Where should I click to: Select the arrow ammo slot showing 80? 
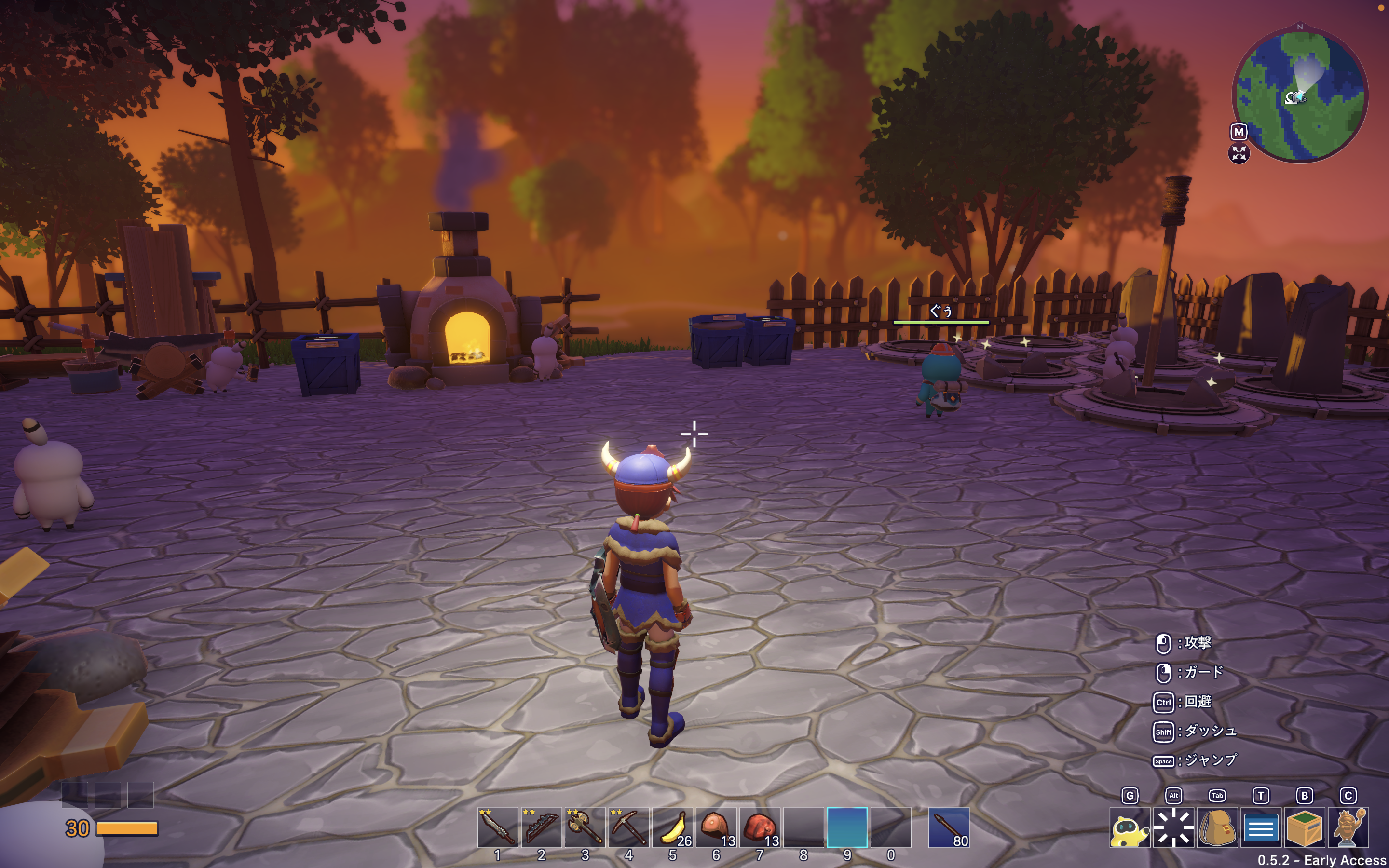(x=949, y=827)
